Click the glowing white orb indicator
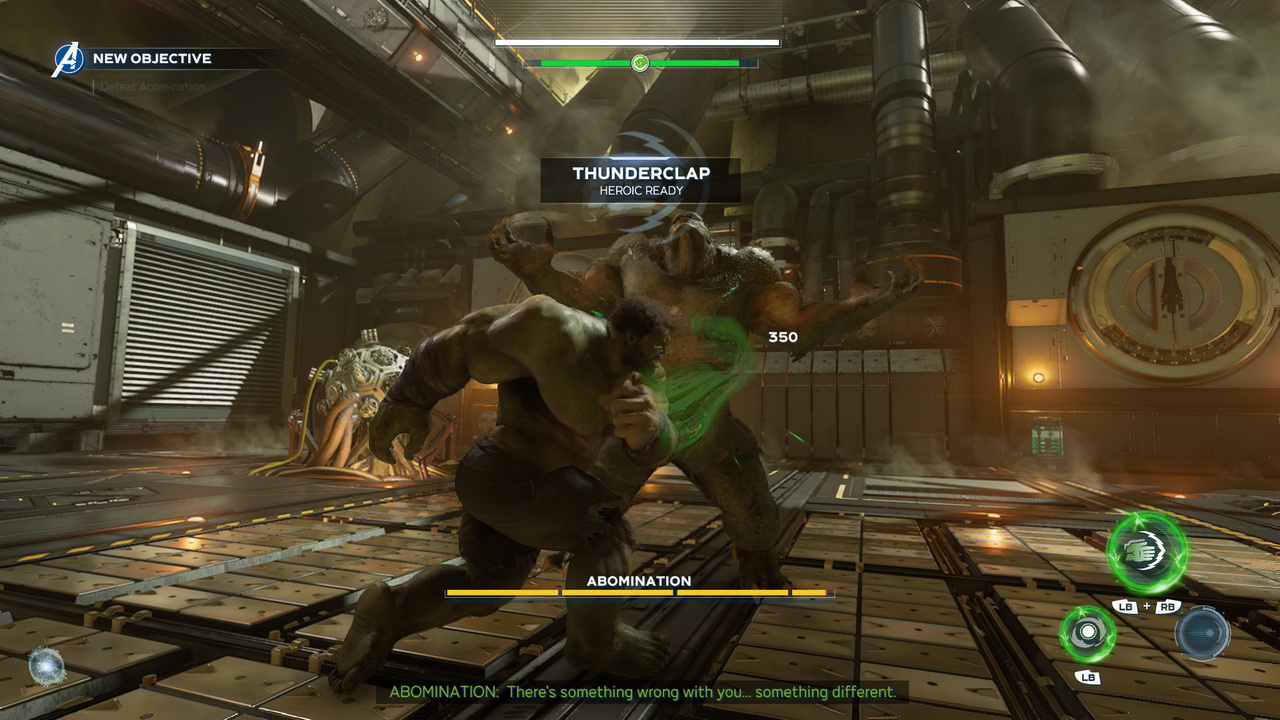Viewport: 1280px width, 720px height. click(46, 666)
